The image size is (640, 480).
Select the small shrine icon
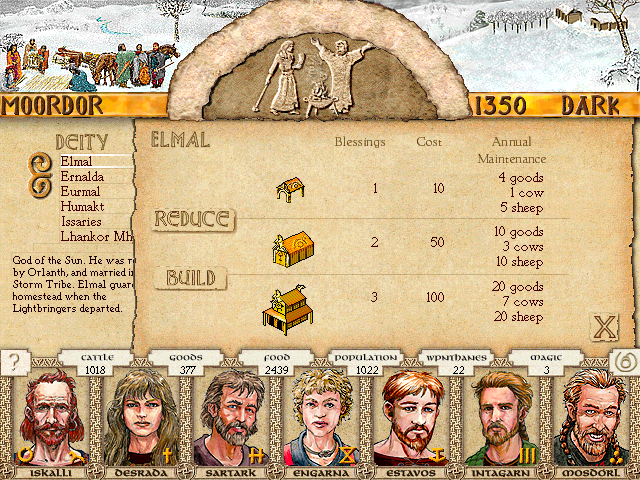(x=291, y=188)
